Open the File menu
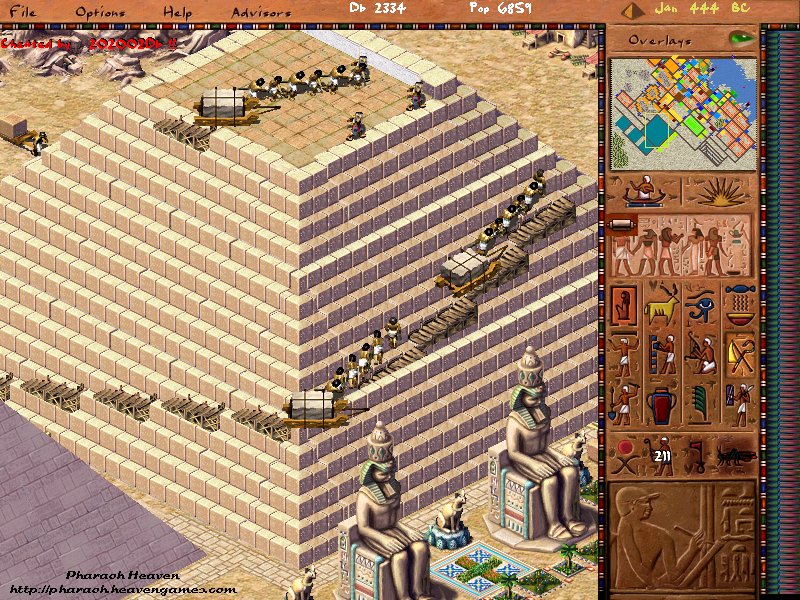This screenshot has width=800, height=600. [x=21, y=13]
